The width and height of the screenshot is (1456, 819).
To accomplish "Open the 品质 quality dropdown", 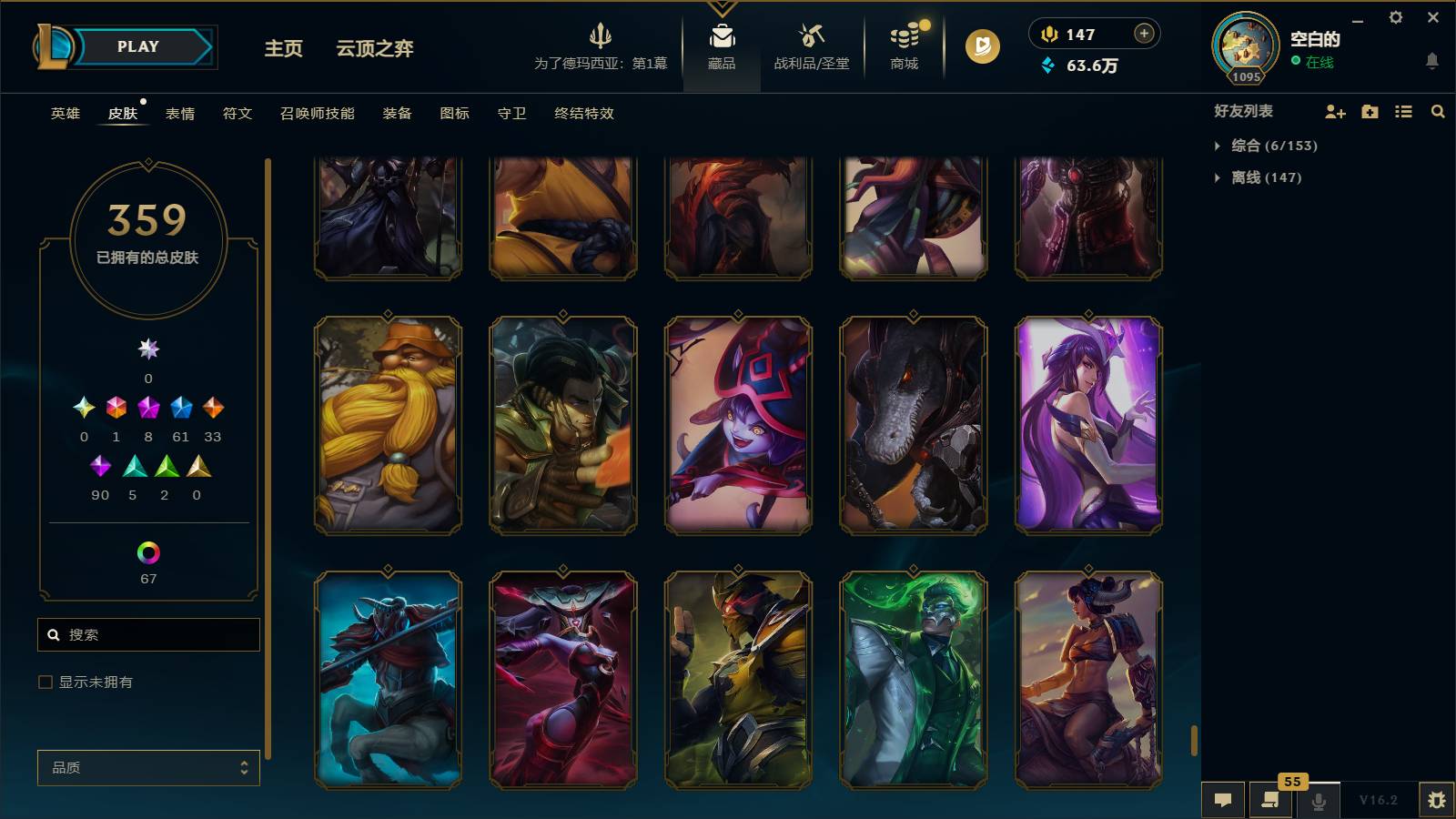I will click(148, 767).
